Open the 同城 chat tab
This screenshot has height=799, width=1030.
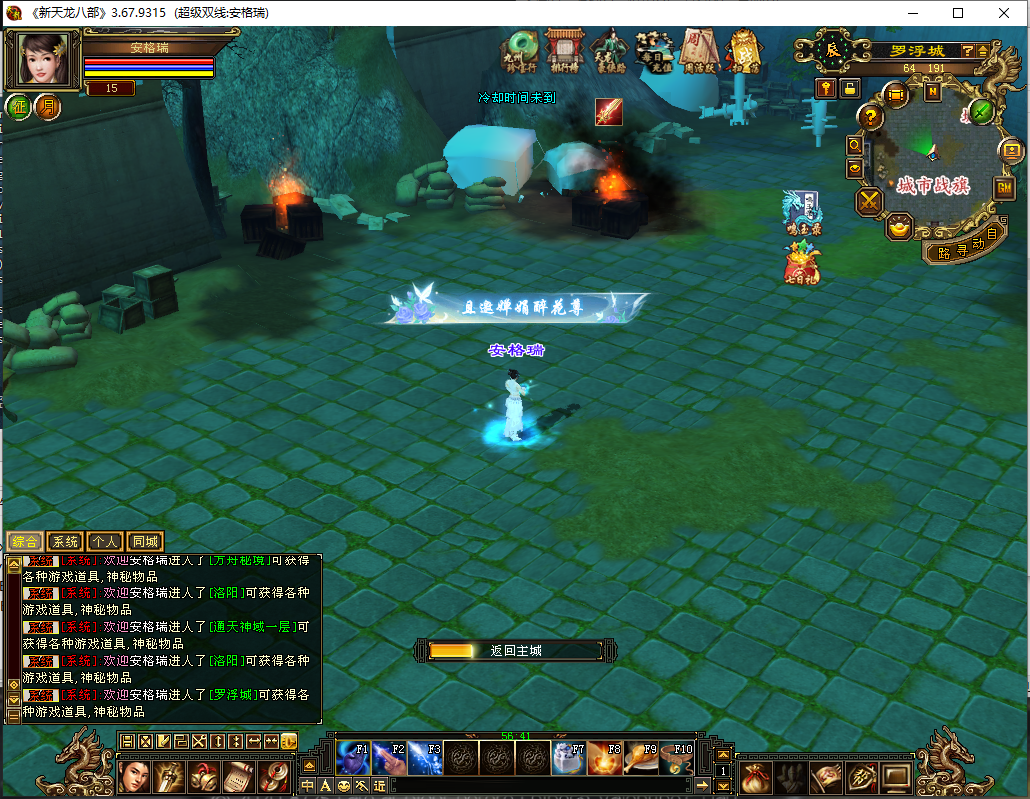(x=145, y=541)
